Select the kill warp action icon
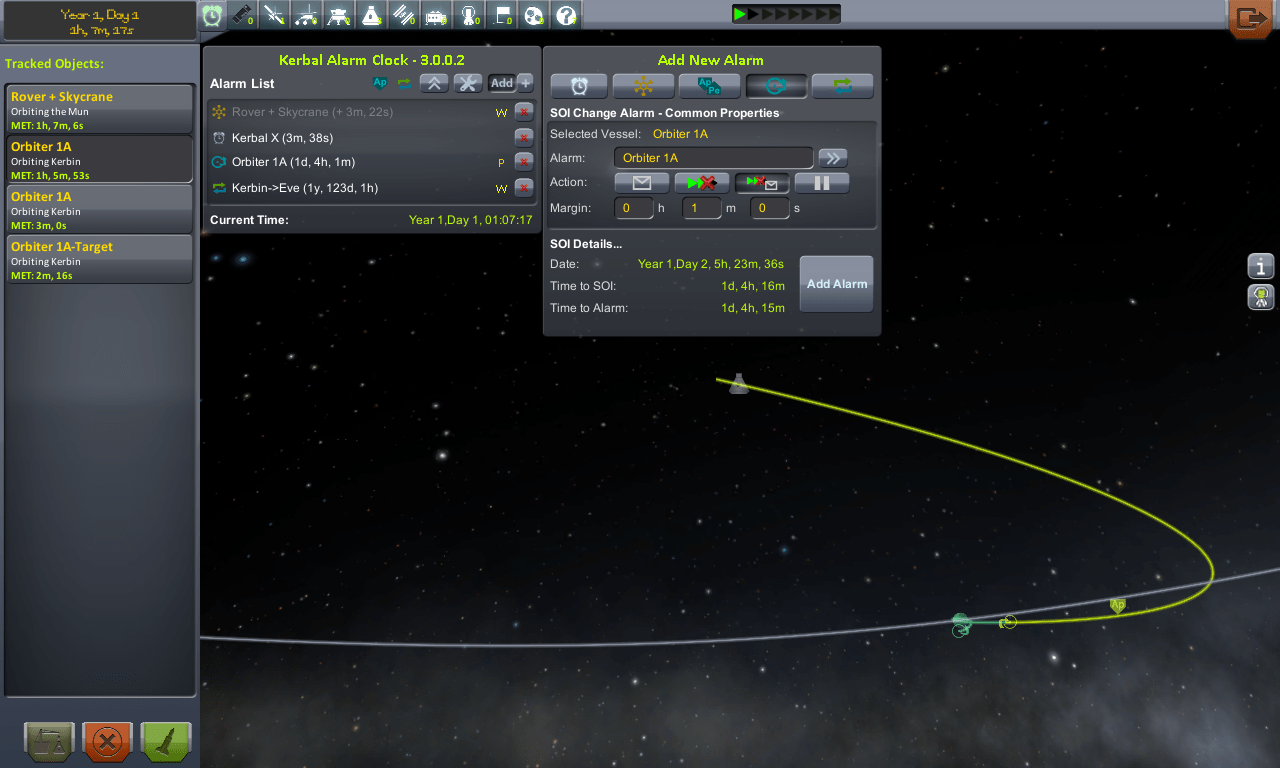The height and width of the screenshot is (768, 1280). pyautogui.click(x=700, y=182)
